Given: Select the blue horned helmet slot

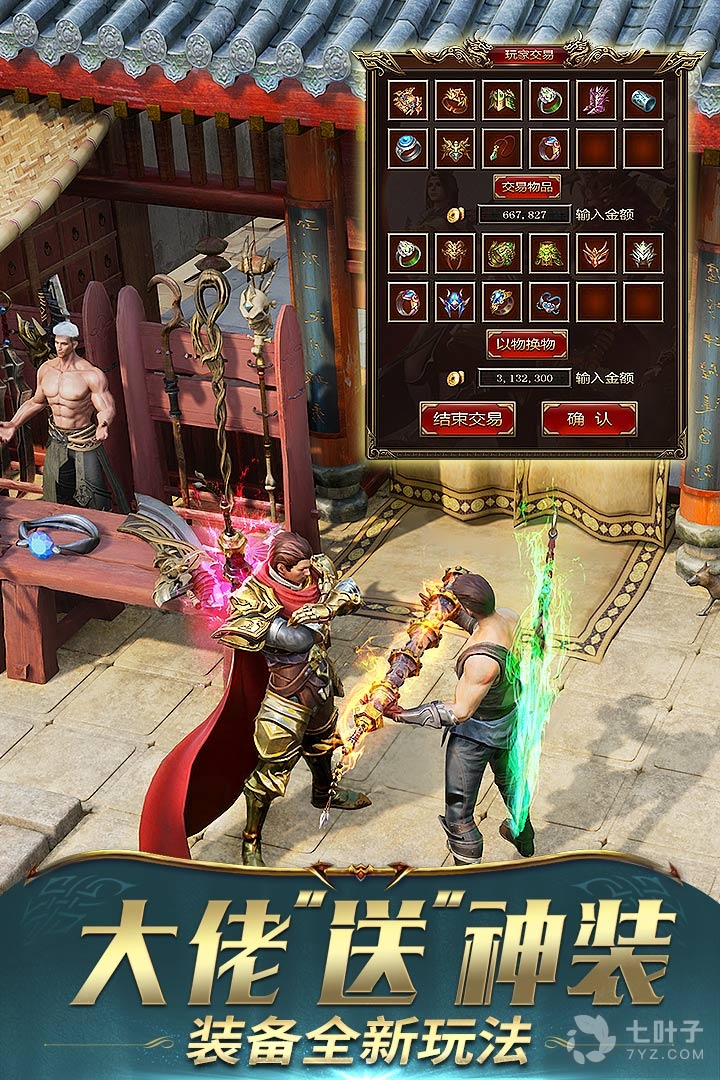Looking at the screenshot, I should tap(455, 301).
